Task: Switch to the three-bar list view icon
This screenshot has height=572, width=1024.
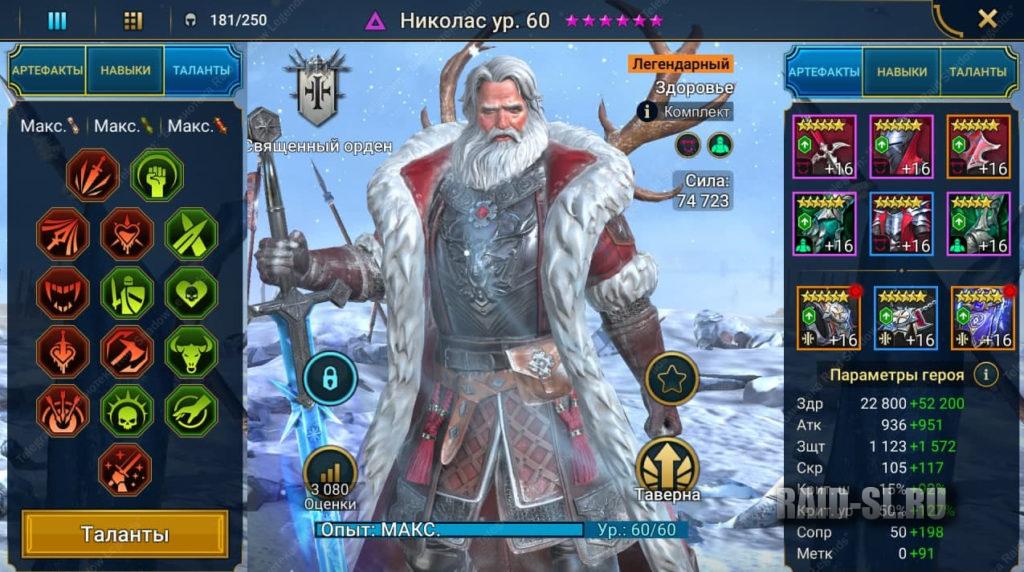Action: [x=57, y=20]
